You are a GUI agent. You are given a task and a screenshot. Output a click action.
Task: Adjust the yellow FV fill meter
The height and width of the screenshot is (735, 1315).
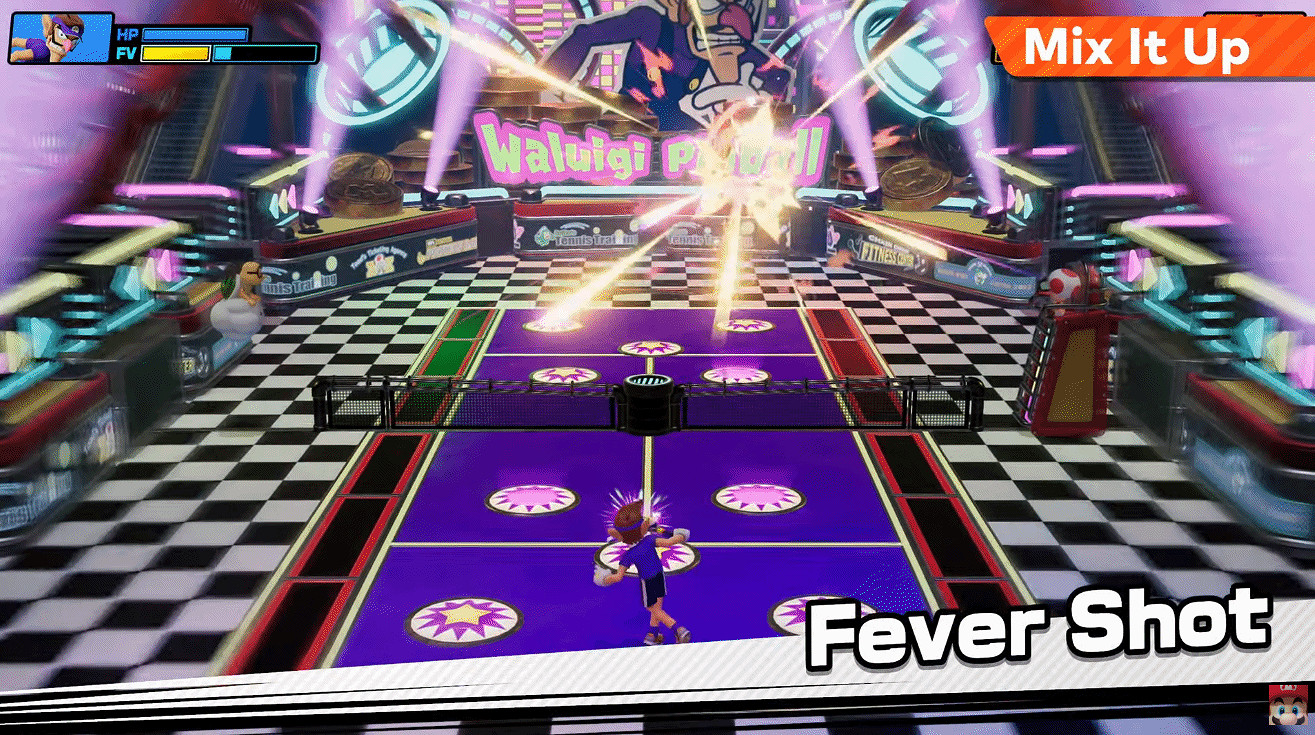pyautogui.click(x=175, y=52)
